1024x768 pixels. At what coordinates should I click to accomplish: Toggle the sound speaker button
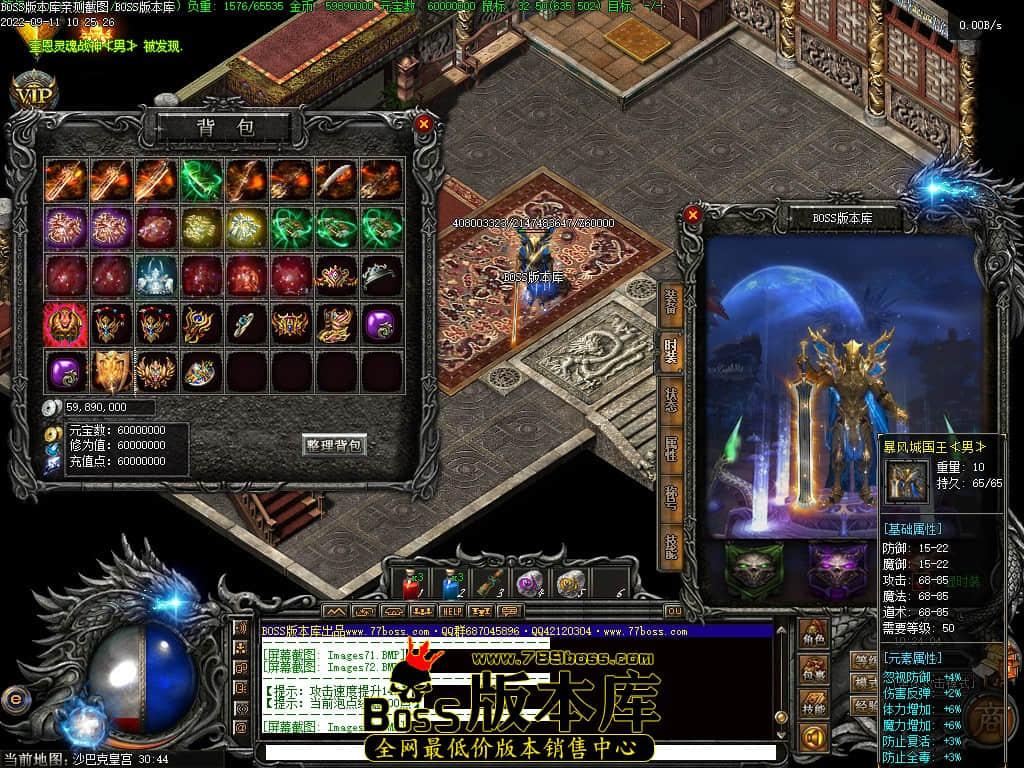pos(813,737)
